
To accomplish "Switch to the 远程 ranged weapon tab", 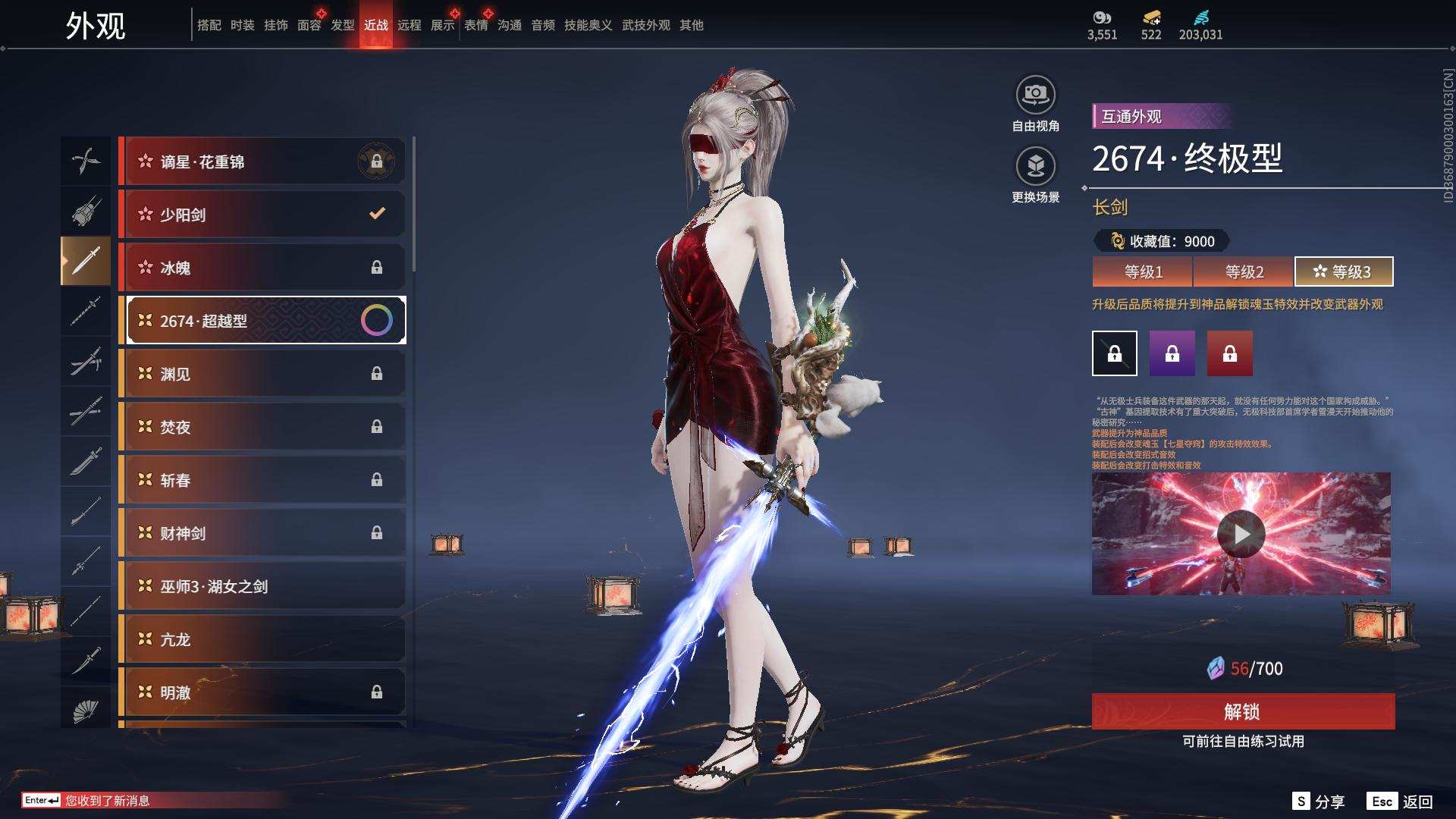I will (x=409, y=25).
